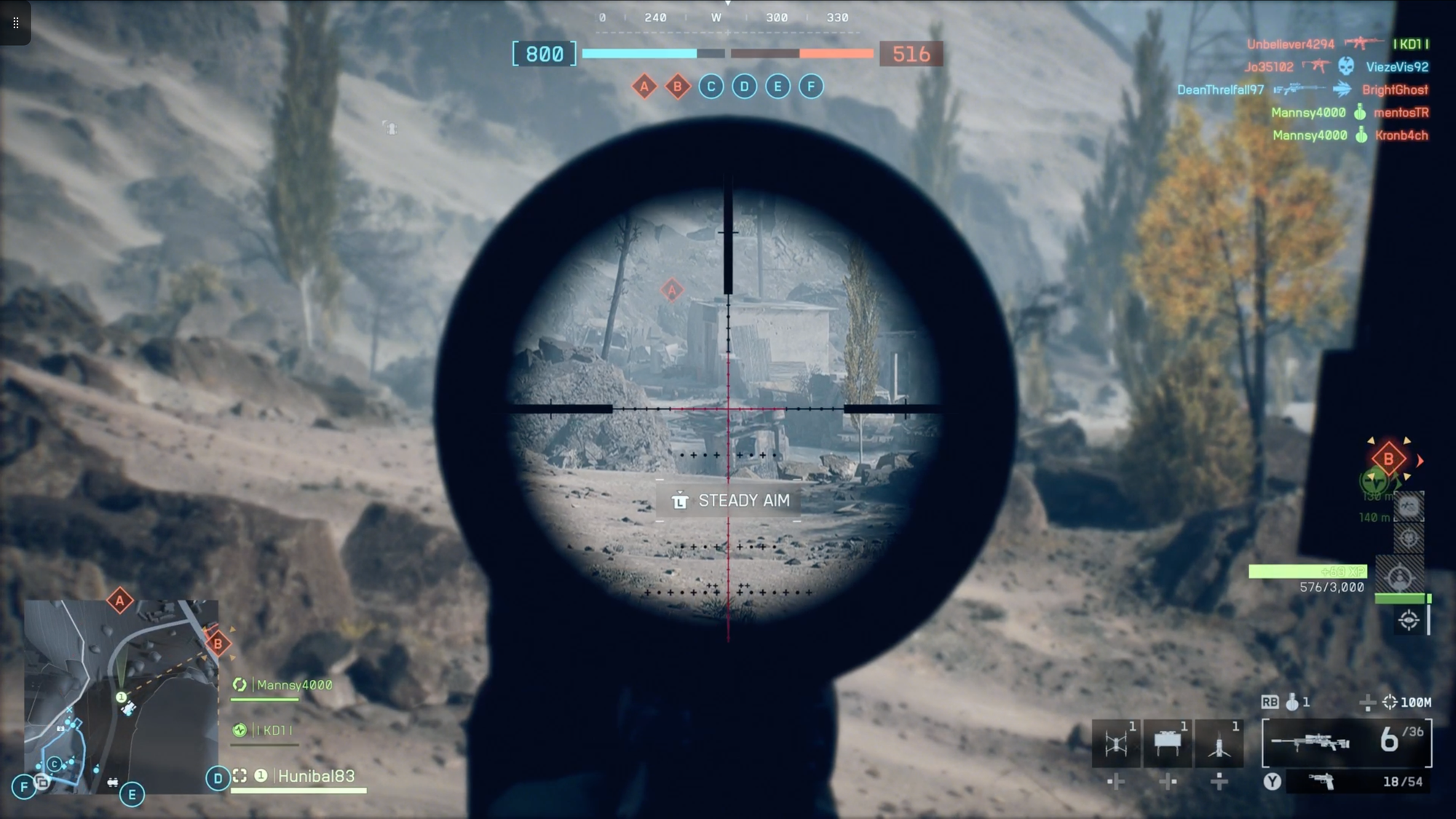
Task: Choose the tripod beacon gadget slot
Action: pyautogui.click(x=1219, y=743)
